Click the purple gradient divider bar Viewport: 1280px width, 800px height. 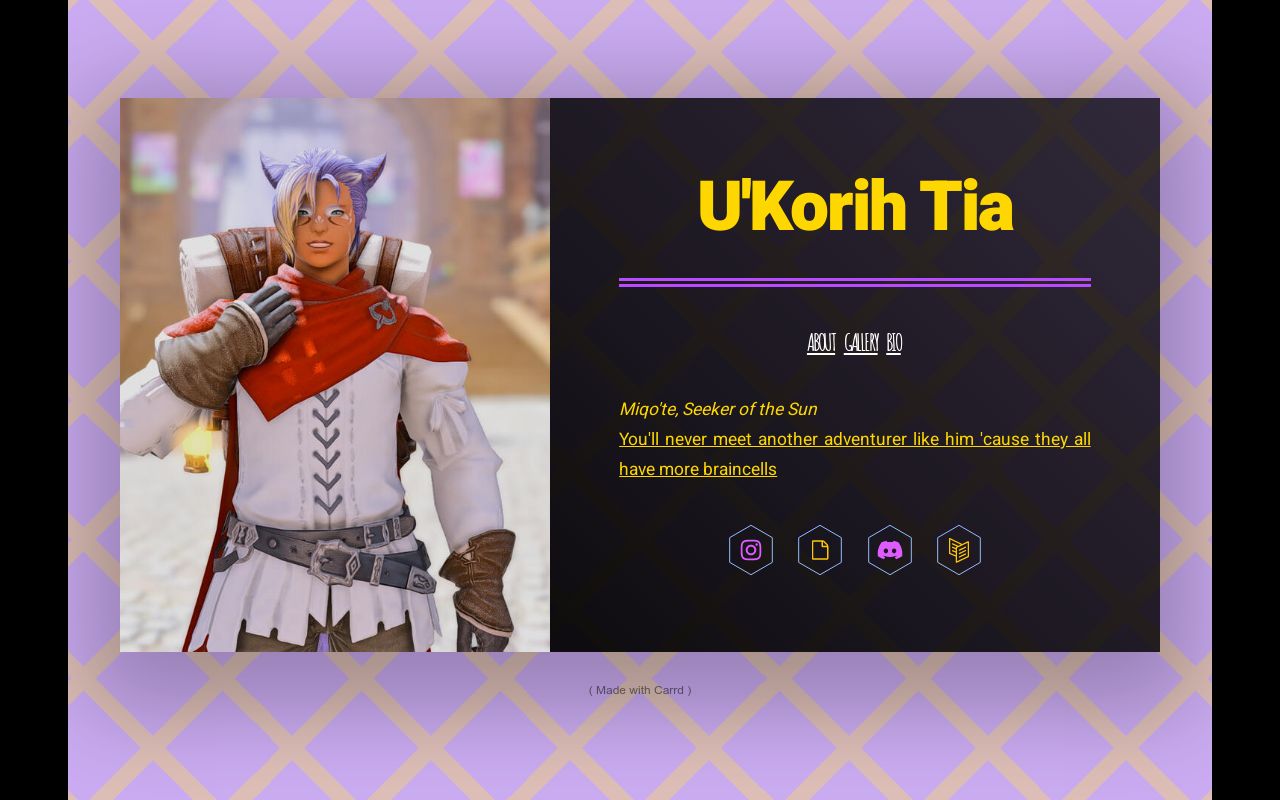pos(855,281)
